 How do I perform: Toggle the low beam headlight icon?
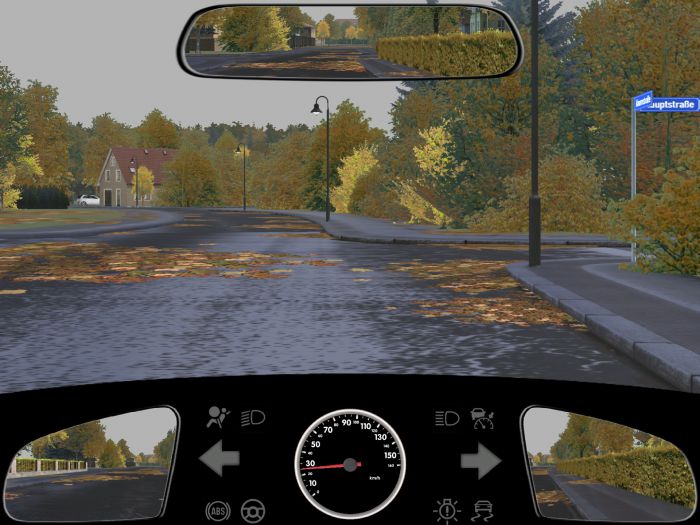click(x=253, y=418)
